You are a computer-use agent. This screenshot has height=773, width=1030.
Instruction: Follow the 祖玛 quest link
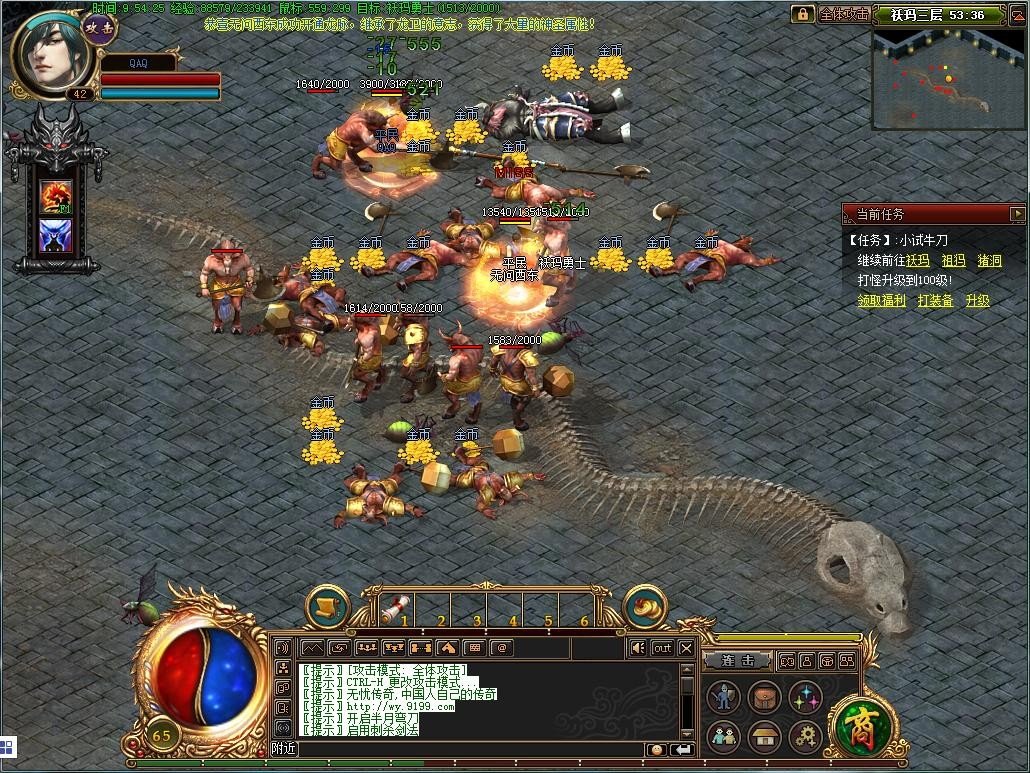[953, 261]
